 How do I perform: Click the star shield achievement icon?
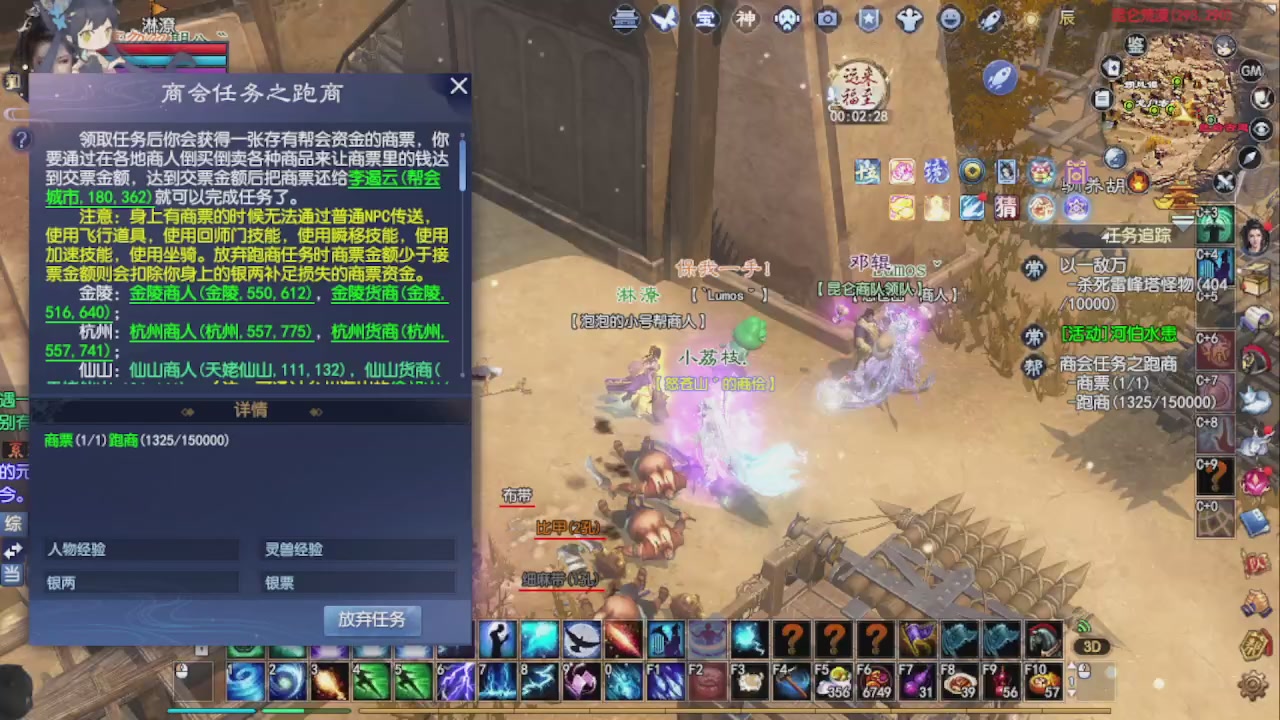(x=868, y=19)
